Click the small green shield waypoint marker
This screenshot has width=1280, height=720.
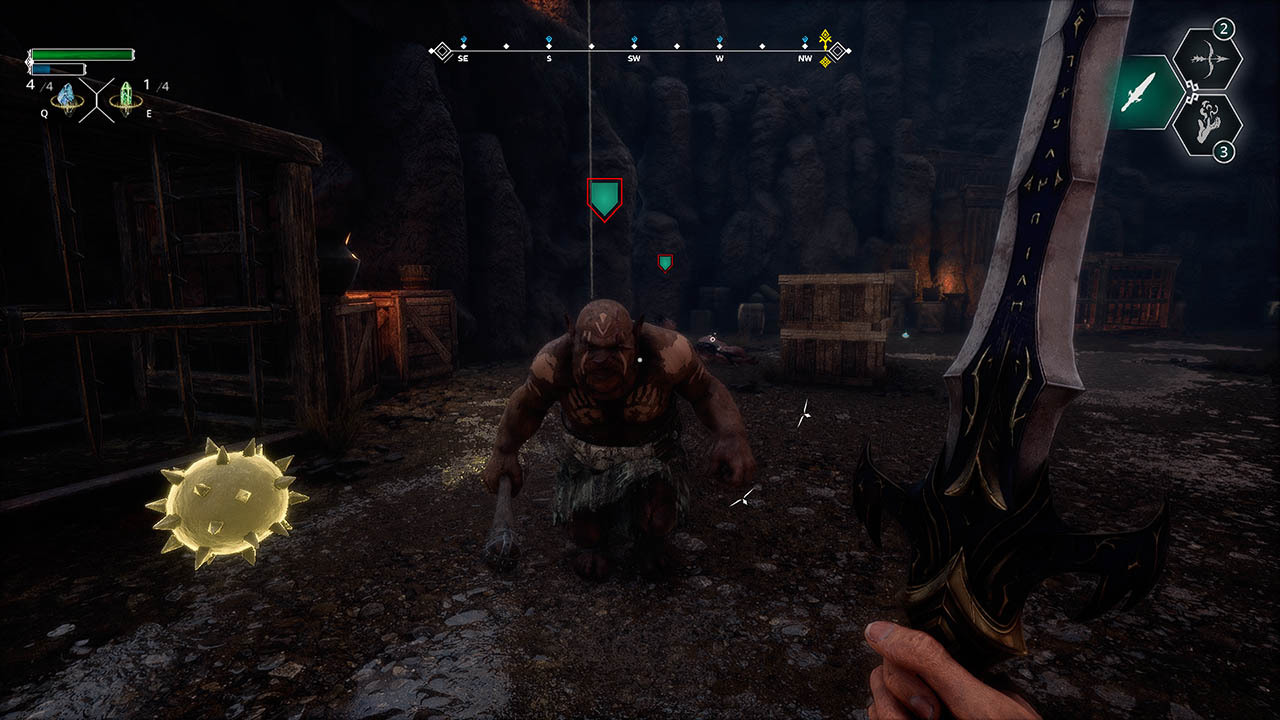click(665, 262)
